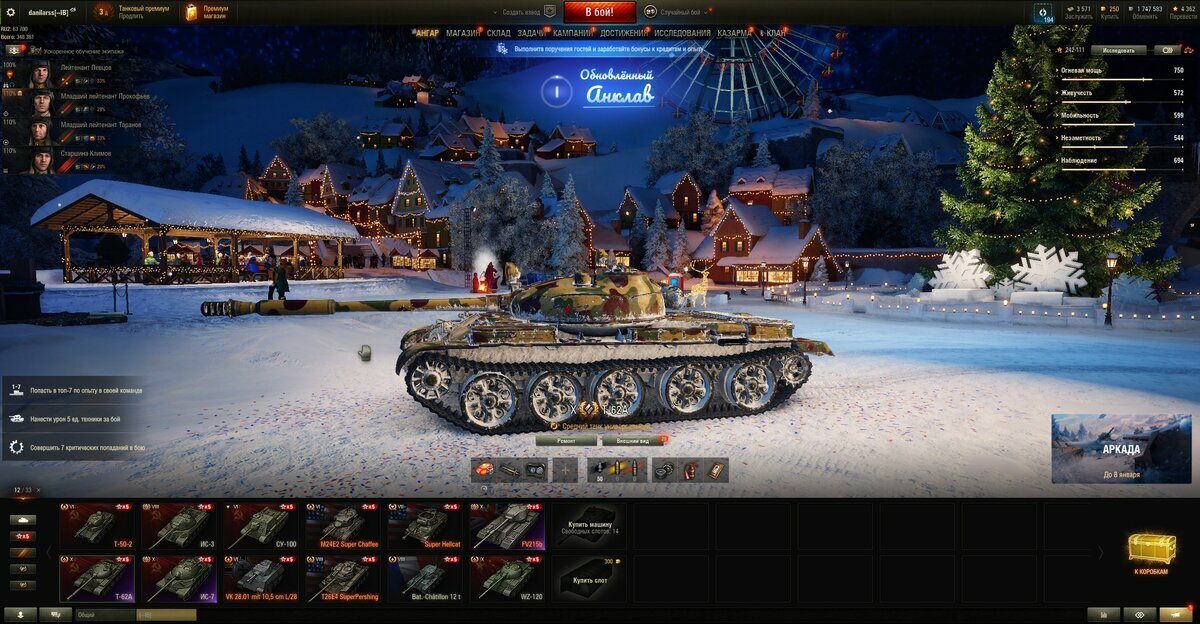The width and height of the screenshot is (1200, 624).
Task: Open the Магазин menu tab
Action: [x=462, y=33]
